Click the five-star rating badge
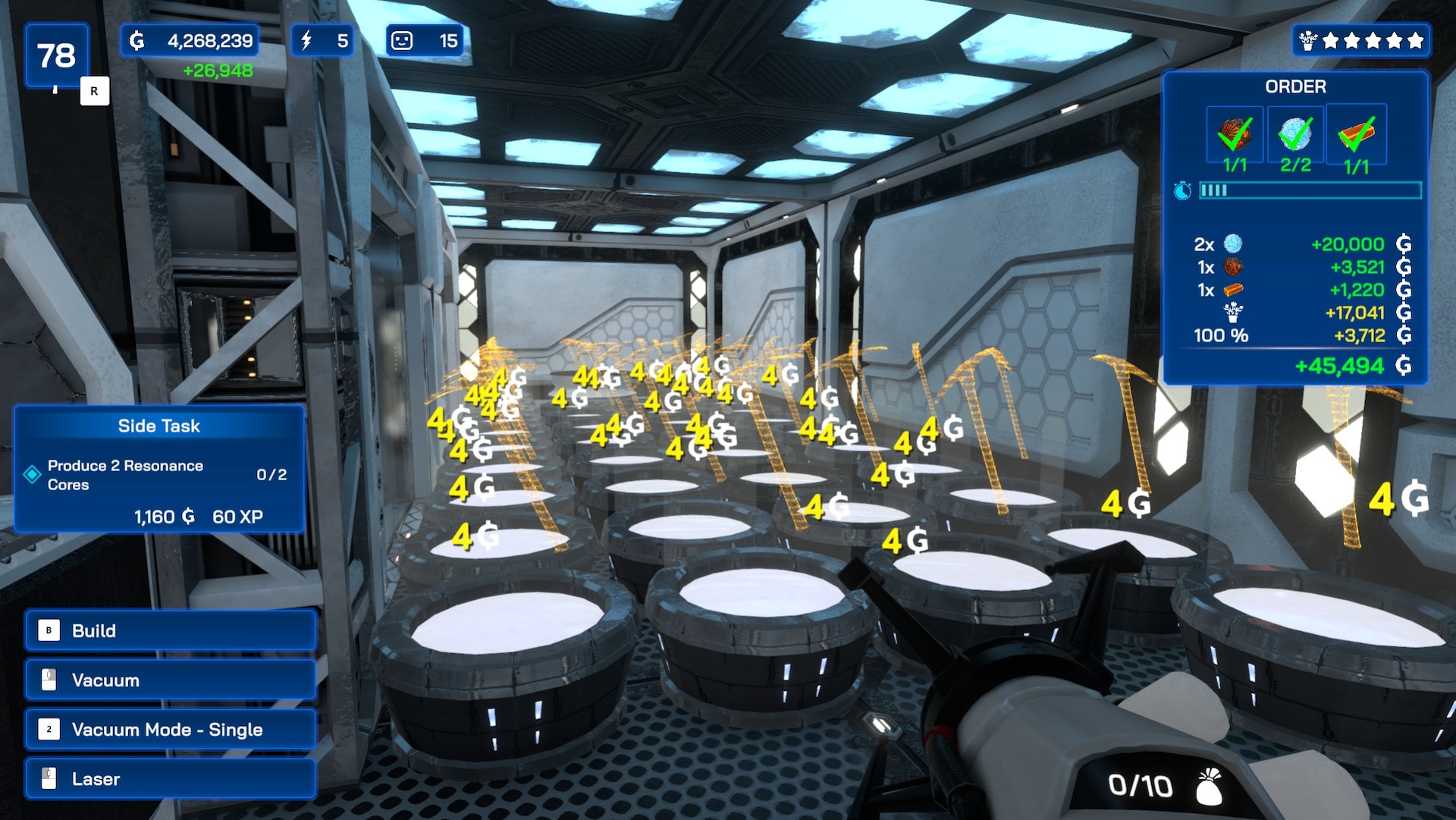1456x820 pixels. click(x=1361, y=41)
